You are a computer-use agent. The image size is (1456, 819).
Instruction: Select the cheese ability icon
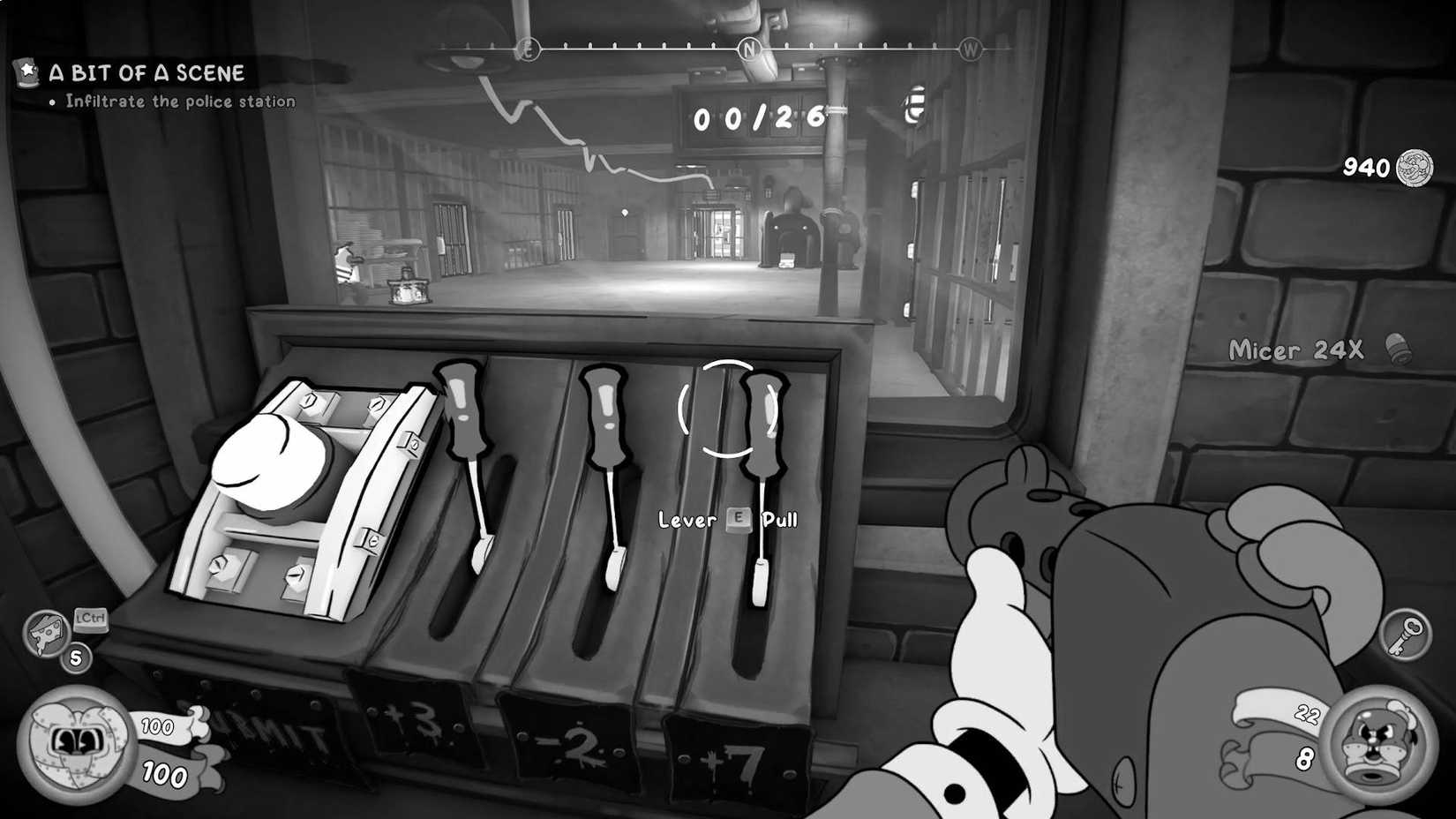(x=49, y=632)
